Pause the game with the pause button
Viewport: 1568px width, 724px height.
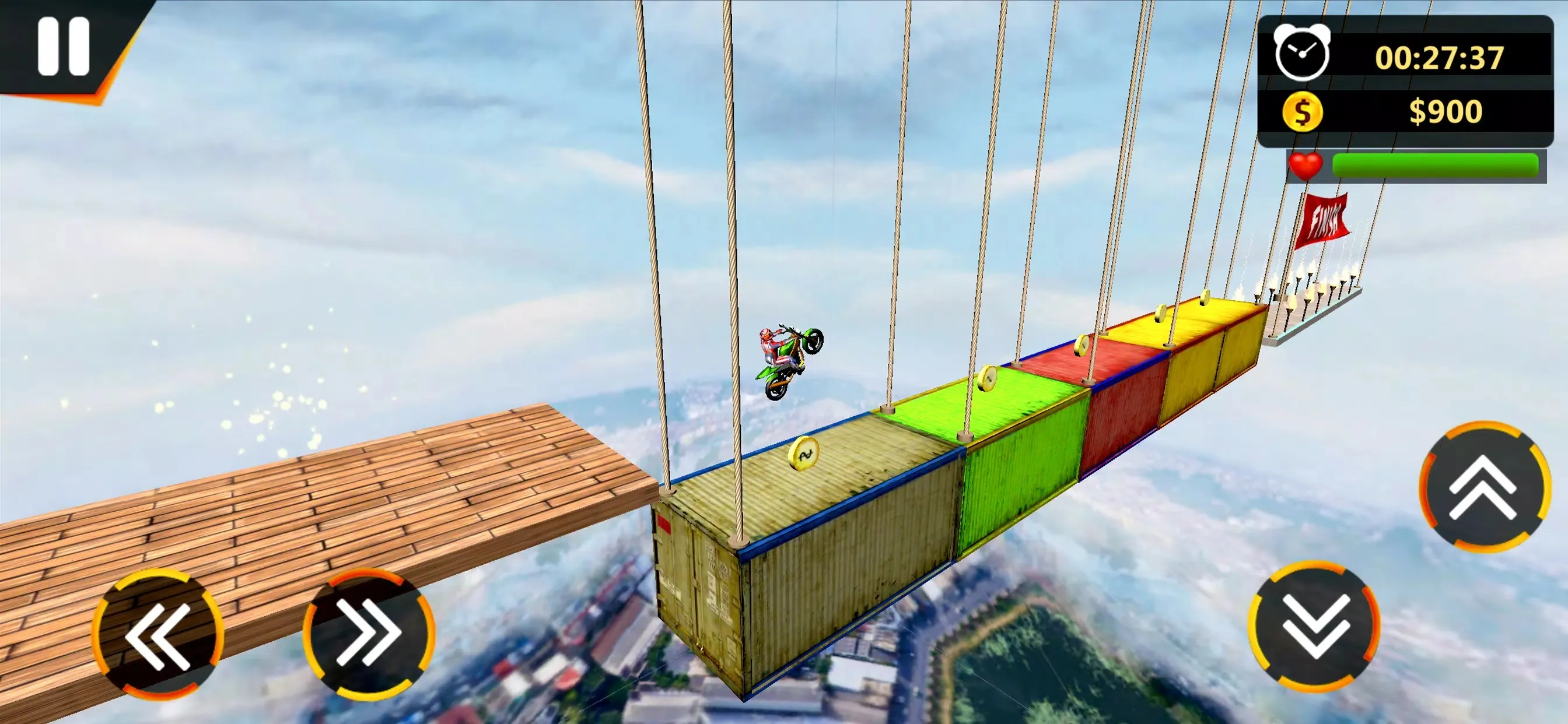click(64, 46)
